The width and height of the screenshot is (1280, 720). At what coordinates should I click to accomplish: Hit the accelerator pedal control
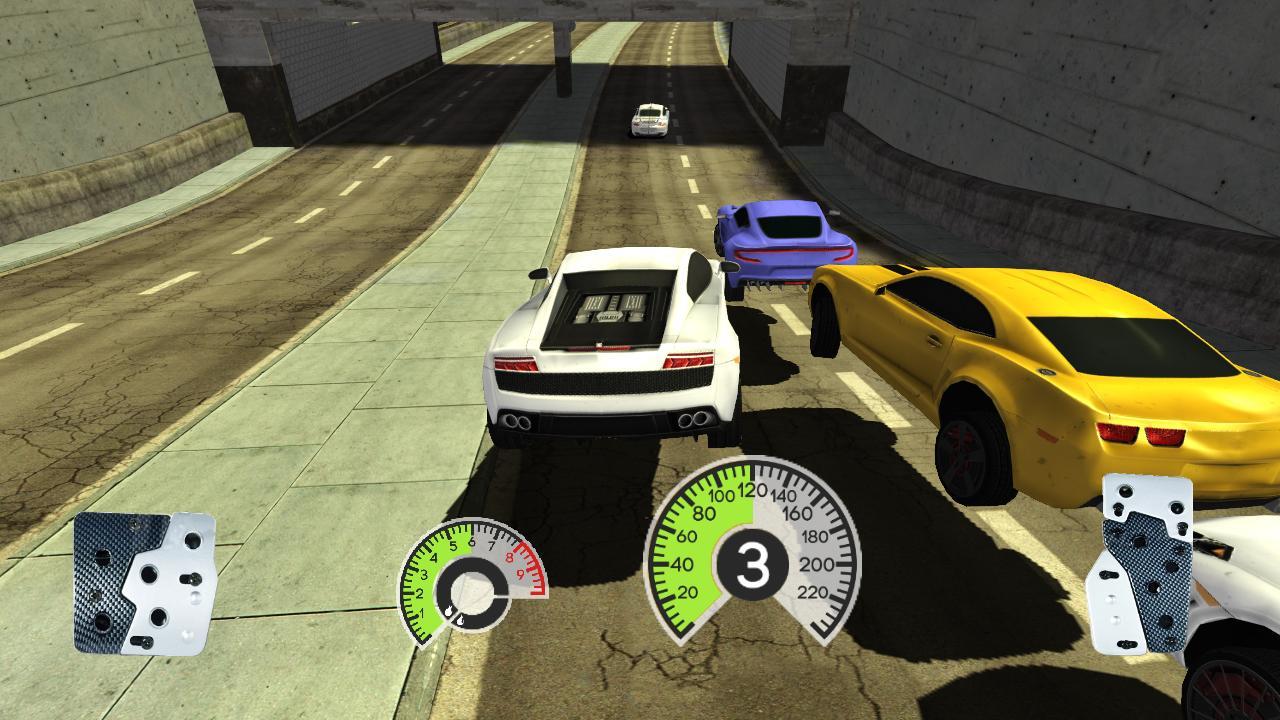point(1140,564)
